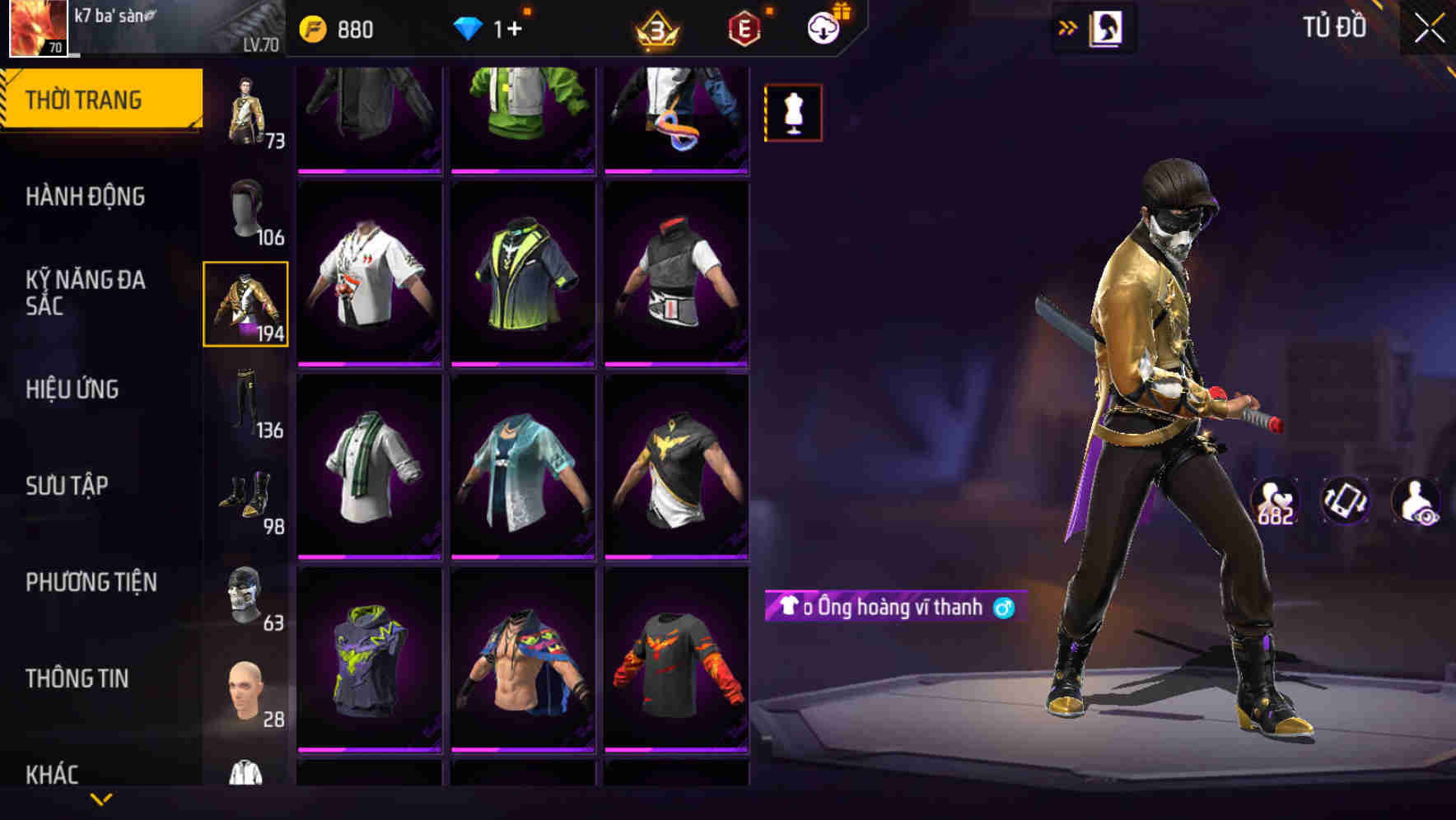Expand the KHÁC category via bottom chevron
Screen dimensions: 1456x820
[x=99, y=800]
